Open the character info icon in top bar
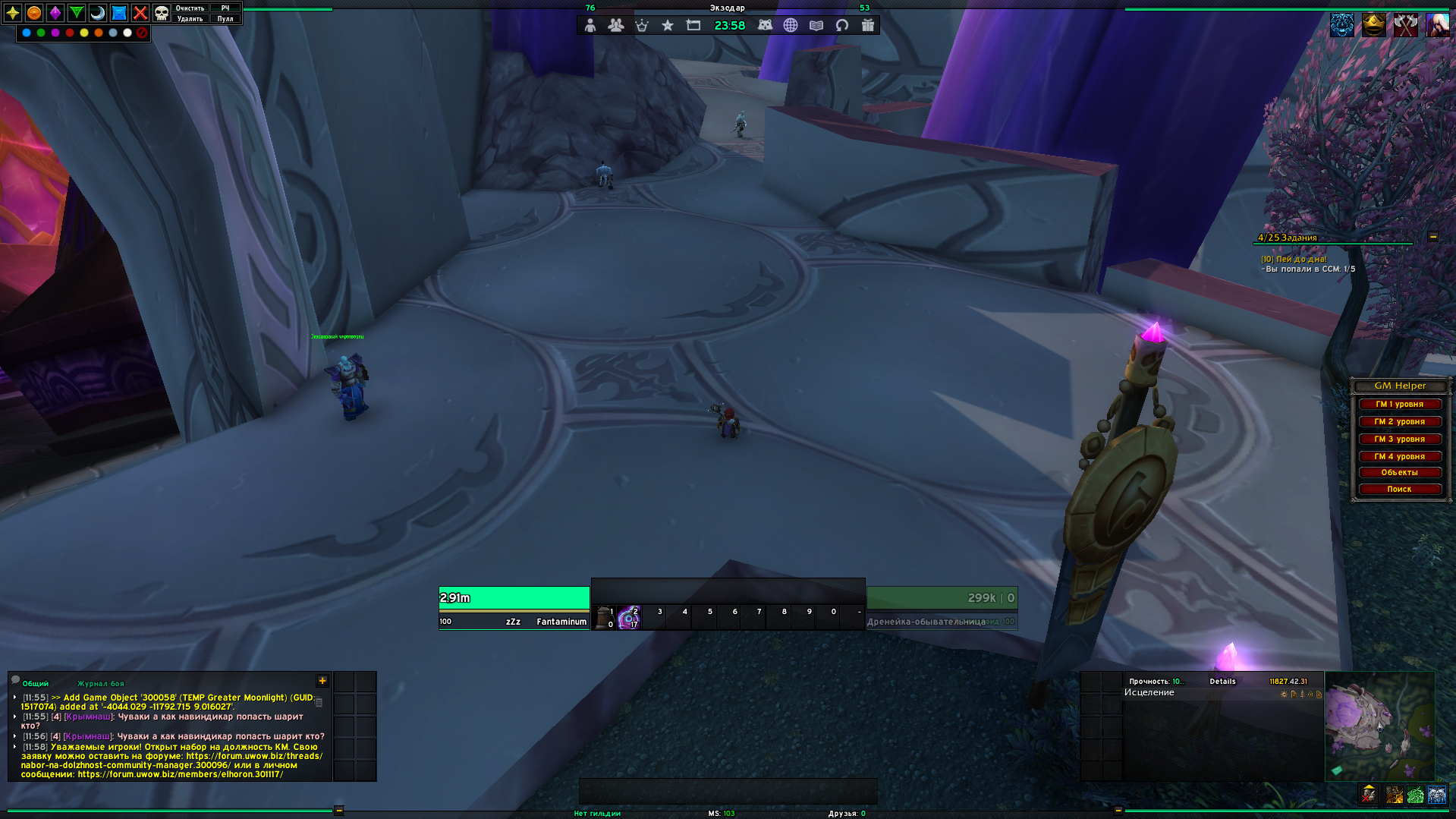This screenshot has width=1456, height=819. pos(590,25)
